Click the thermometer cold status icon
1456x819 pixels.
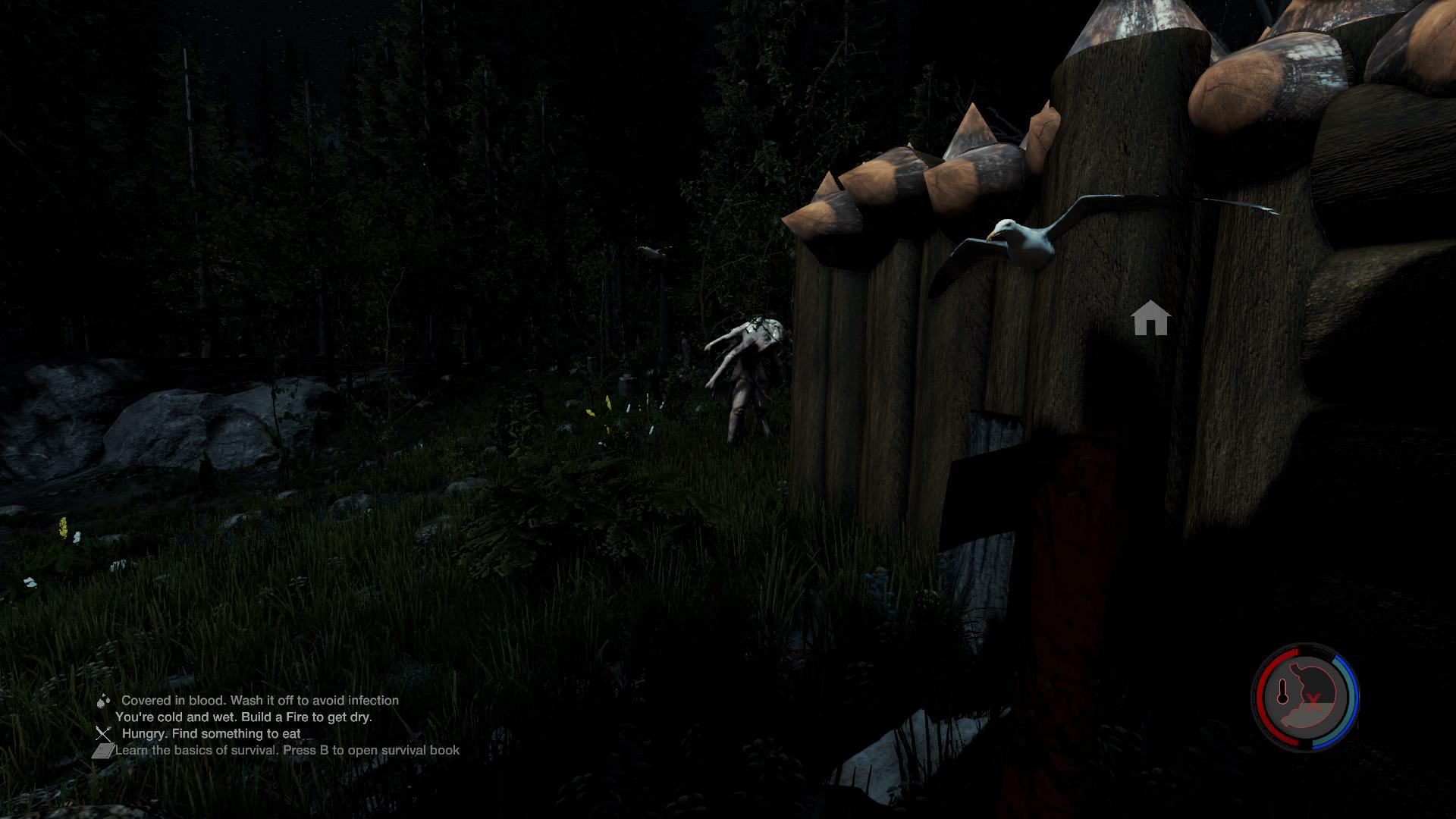point(1283,692)
